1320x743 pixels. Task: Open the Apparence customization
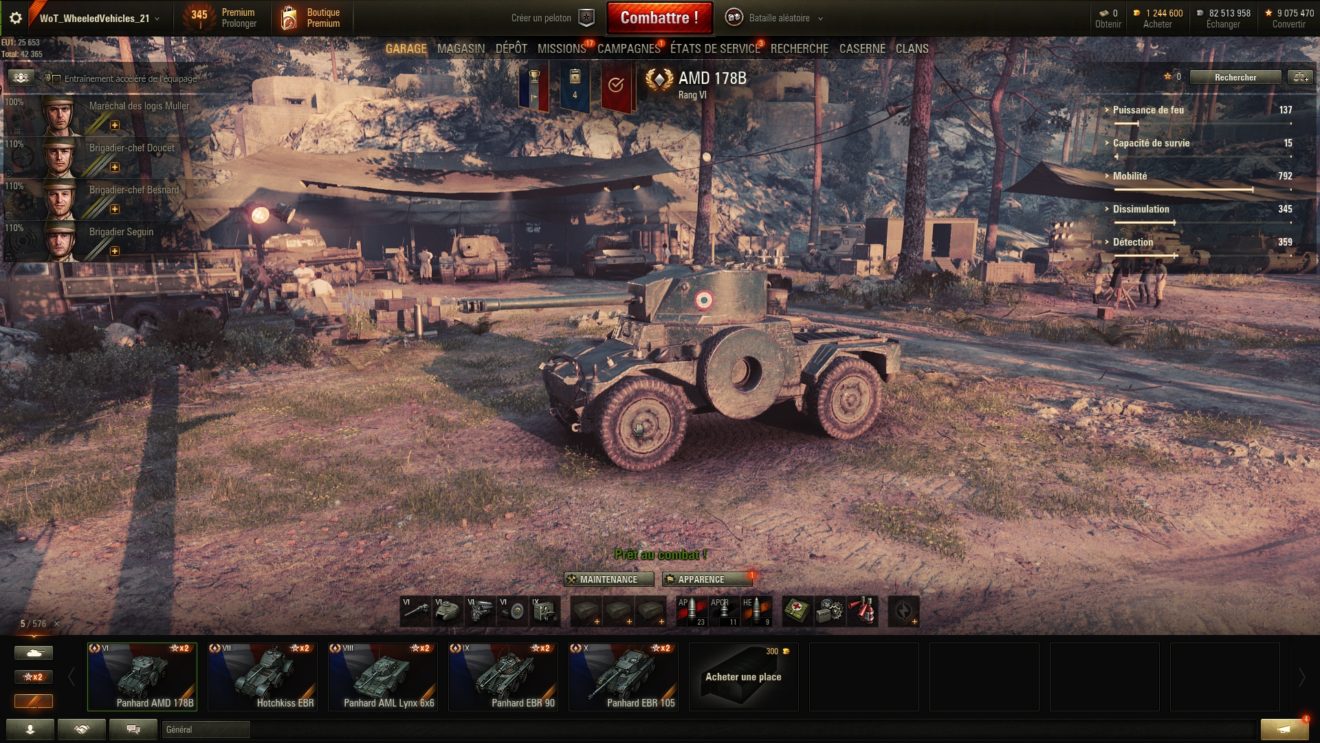pos(706,579)
